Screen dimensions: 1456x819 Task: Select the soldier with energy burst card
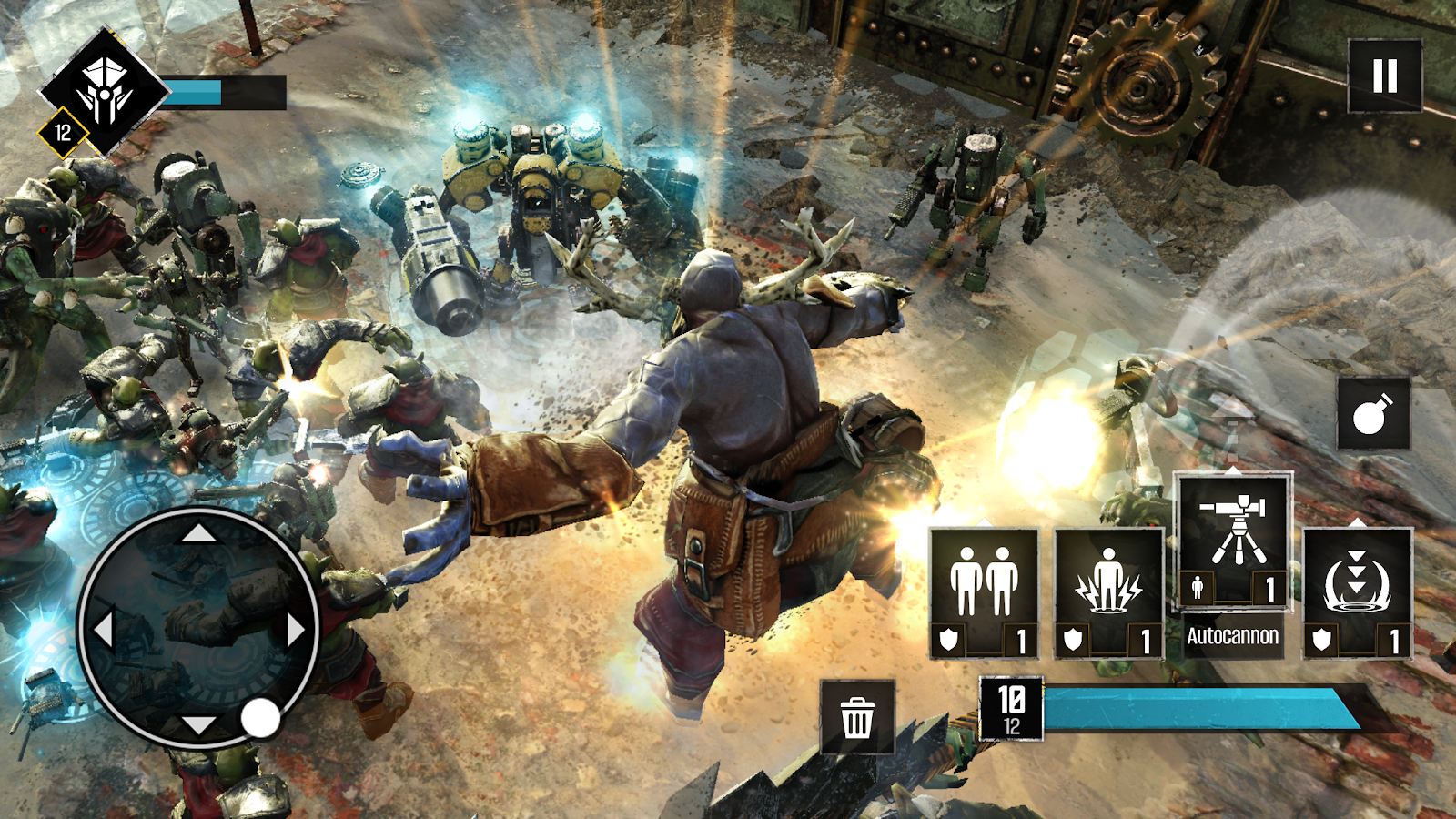[1108, 591]
